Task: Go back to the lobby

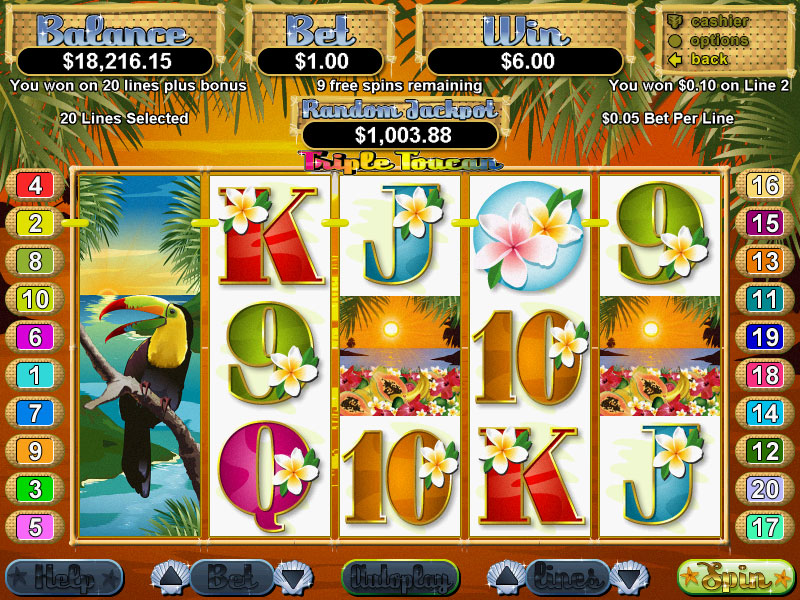Action: (x=709, y=59)
